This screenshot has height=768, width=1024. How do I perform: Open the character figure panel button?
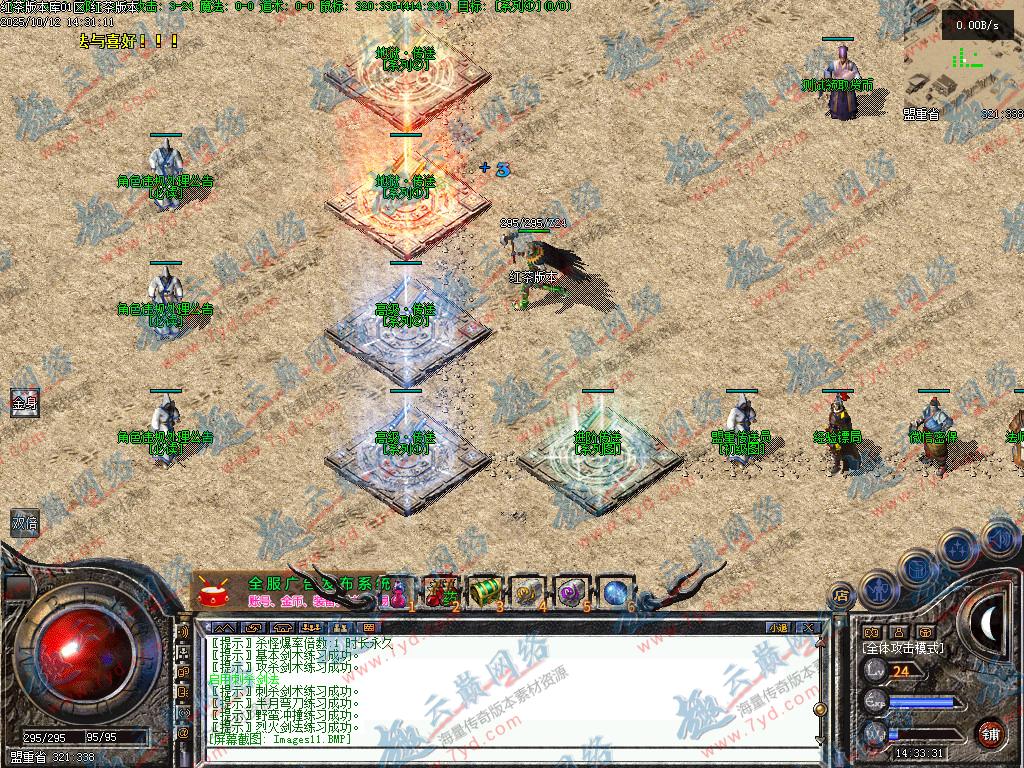879,588
